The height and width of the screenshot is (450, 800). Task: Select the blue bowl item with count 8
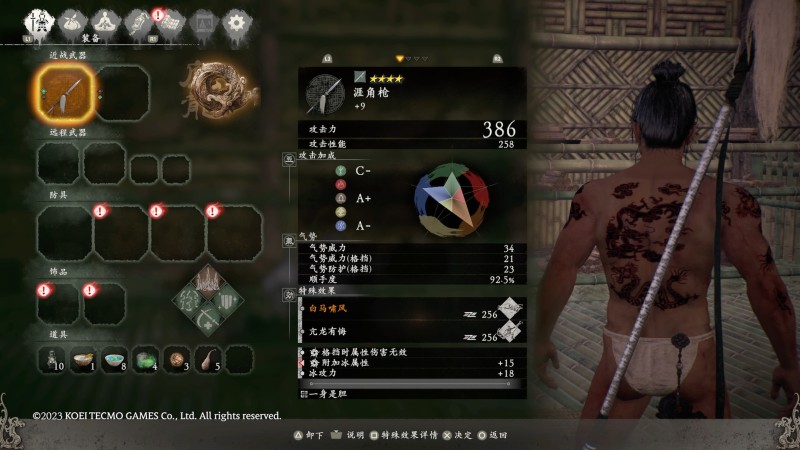[115, 359]
